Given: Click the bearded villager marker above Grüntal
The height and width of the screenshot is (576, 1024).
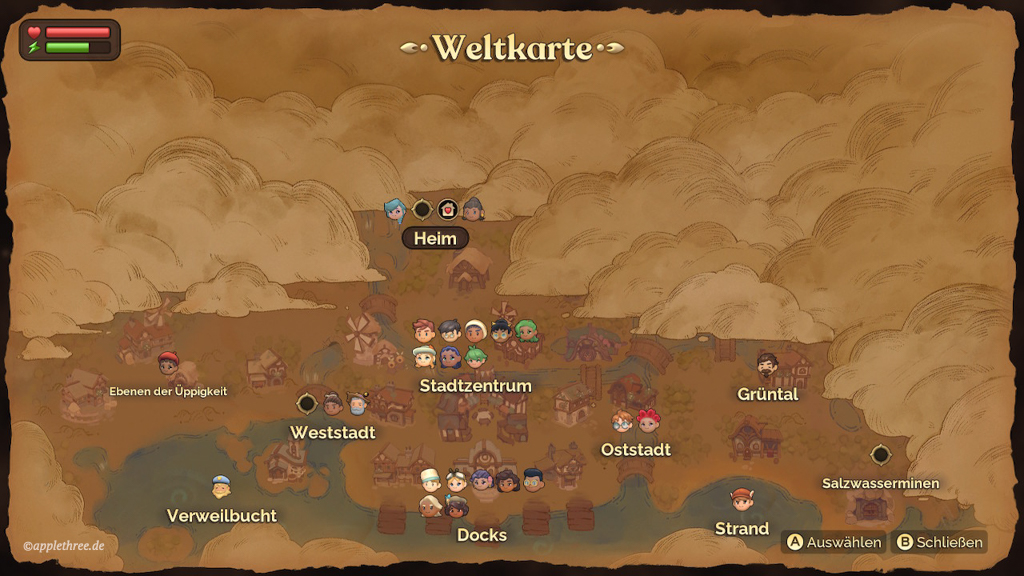Looking at the screenshot, I should (767, 364).
